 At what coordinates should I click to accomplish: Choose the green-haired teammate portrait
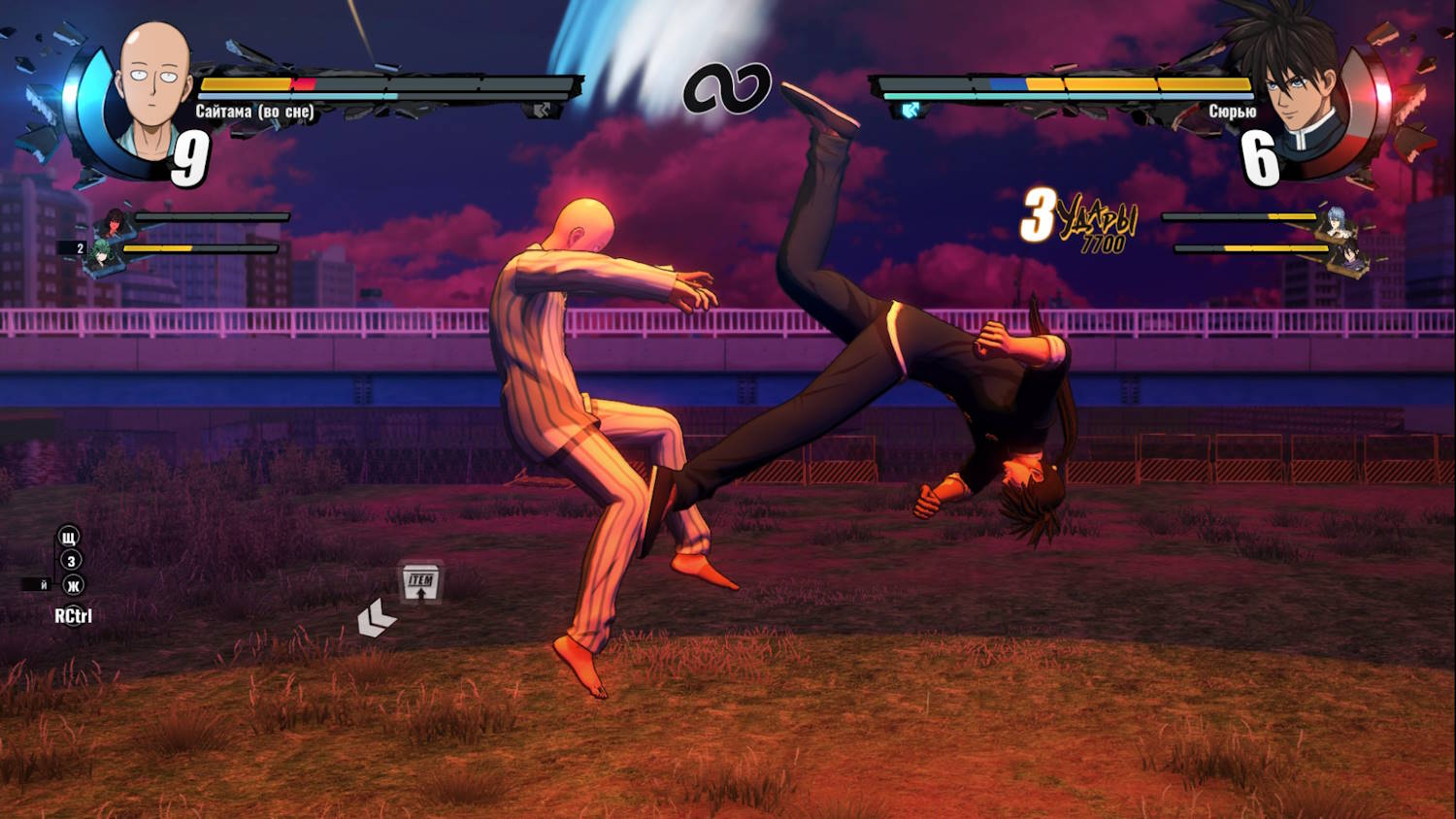101,256
